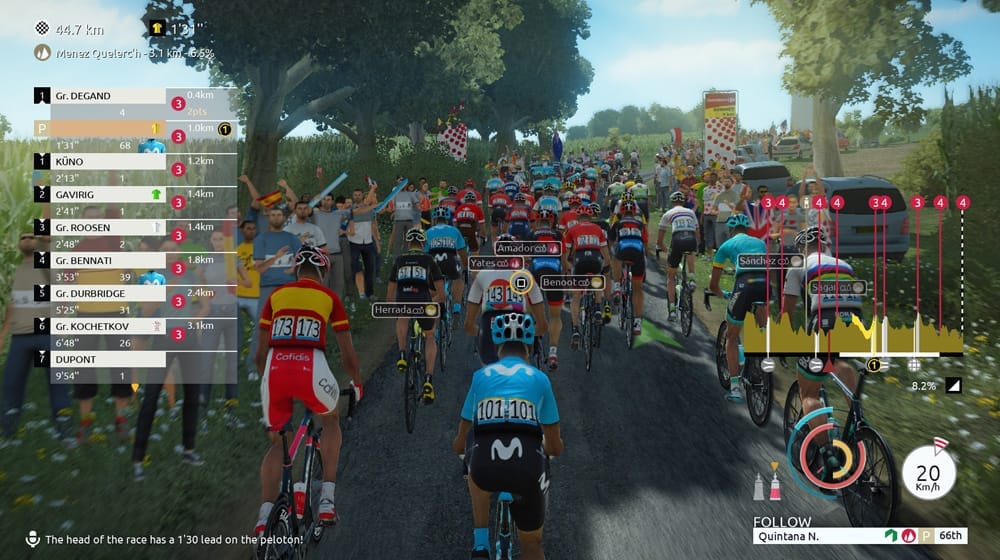1000x560 pixels.
Task: Choose the Gr. DURBRIDGE group row
Action: [100, 293]
